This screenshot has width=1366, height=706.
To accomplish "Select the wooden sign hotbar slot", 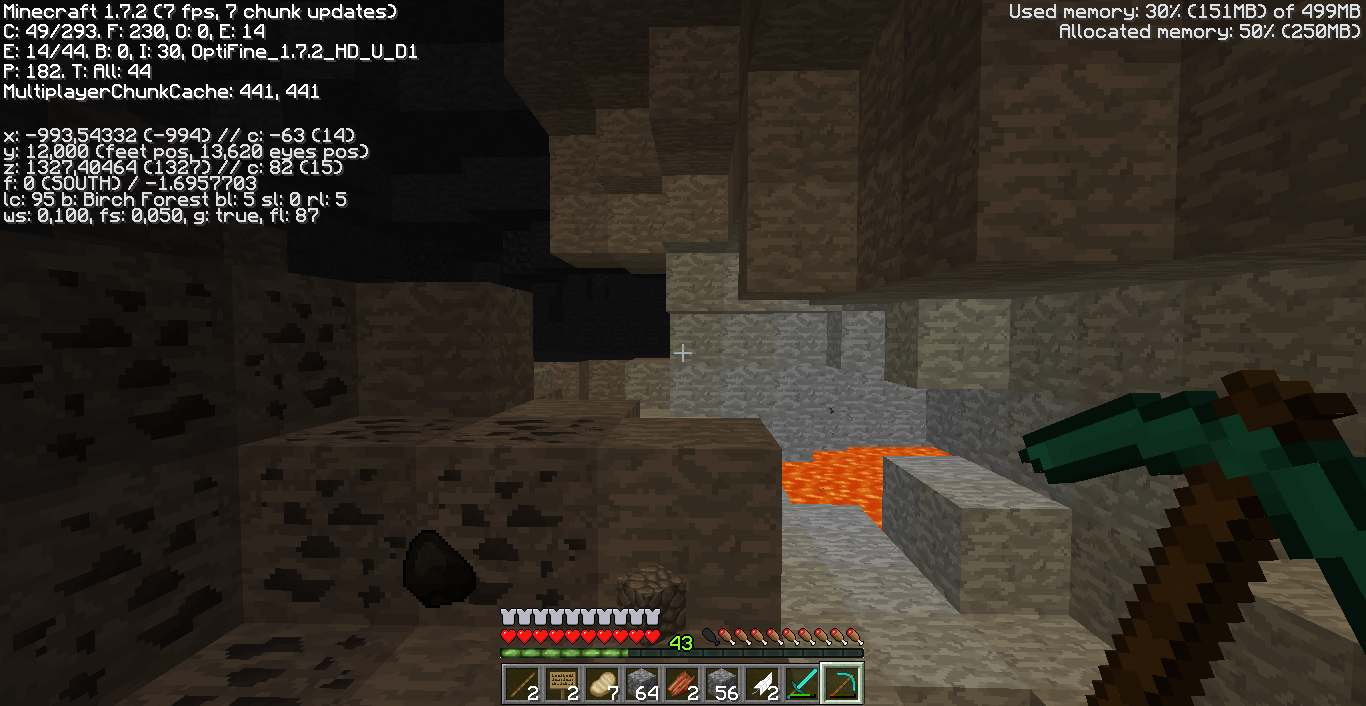I will 562,683.
